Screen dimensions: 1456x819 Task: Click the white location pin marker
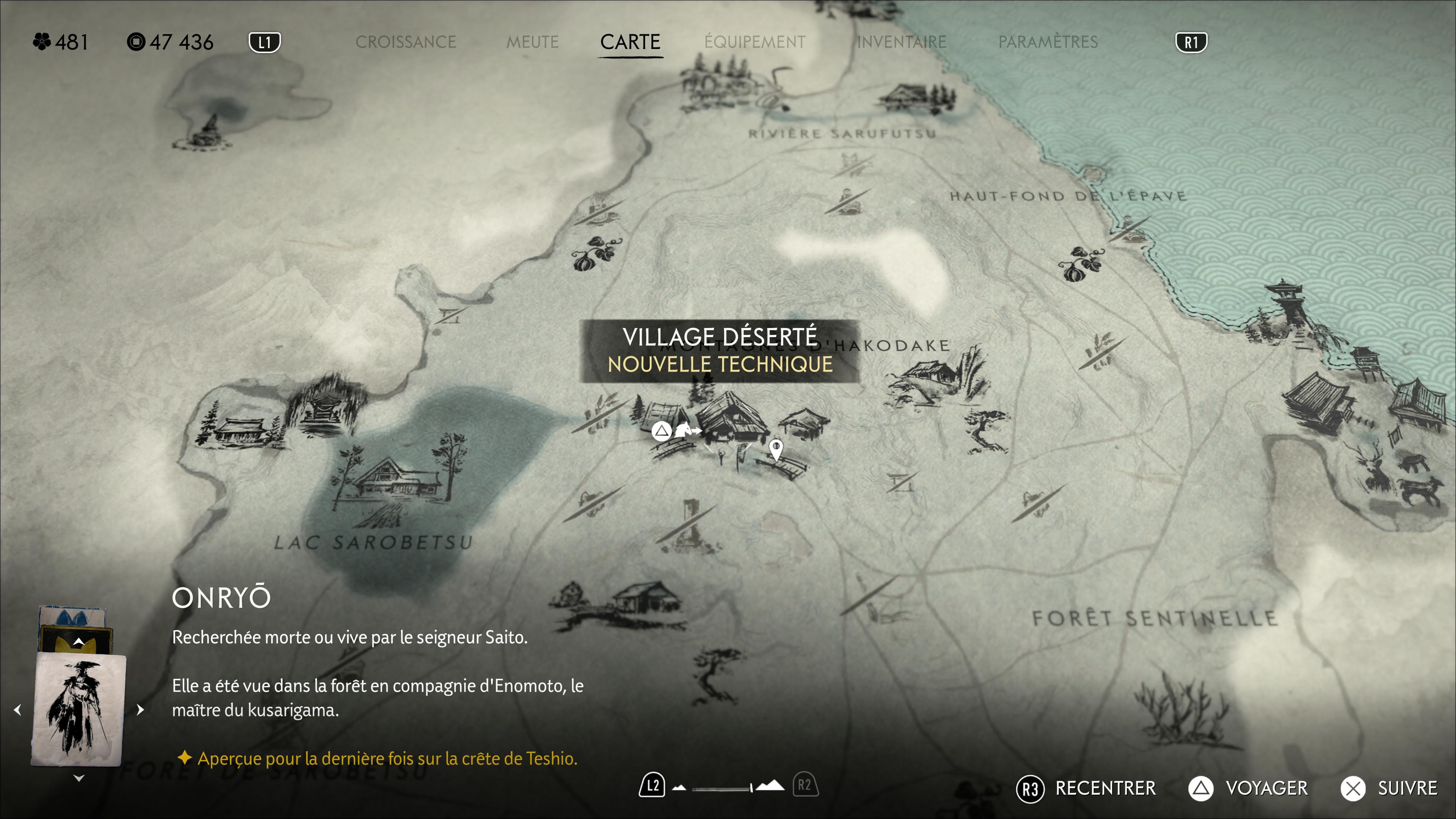pyautogui.click(x=776, y=450)
